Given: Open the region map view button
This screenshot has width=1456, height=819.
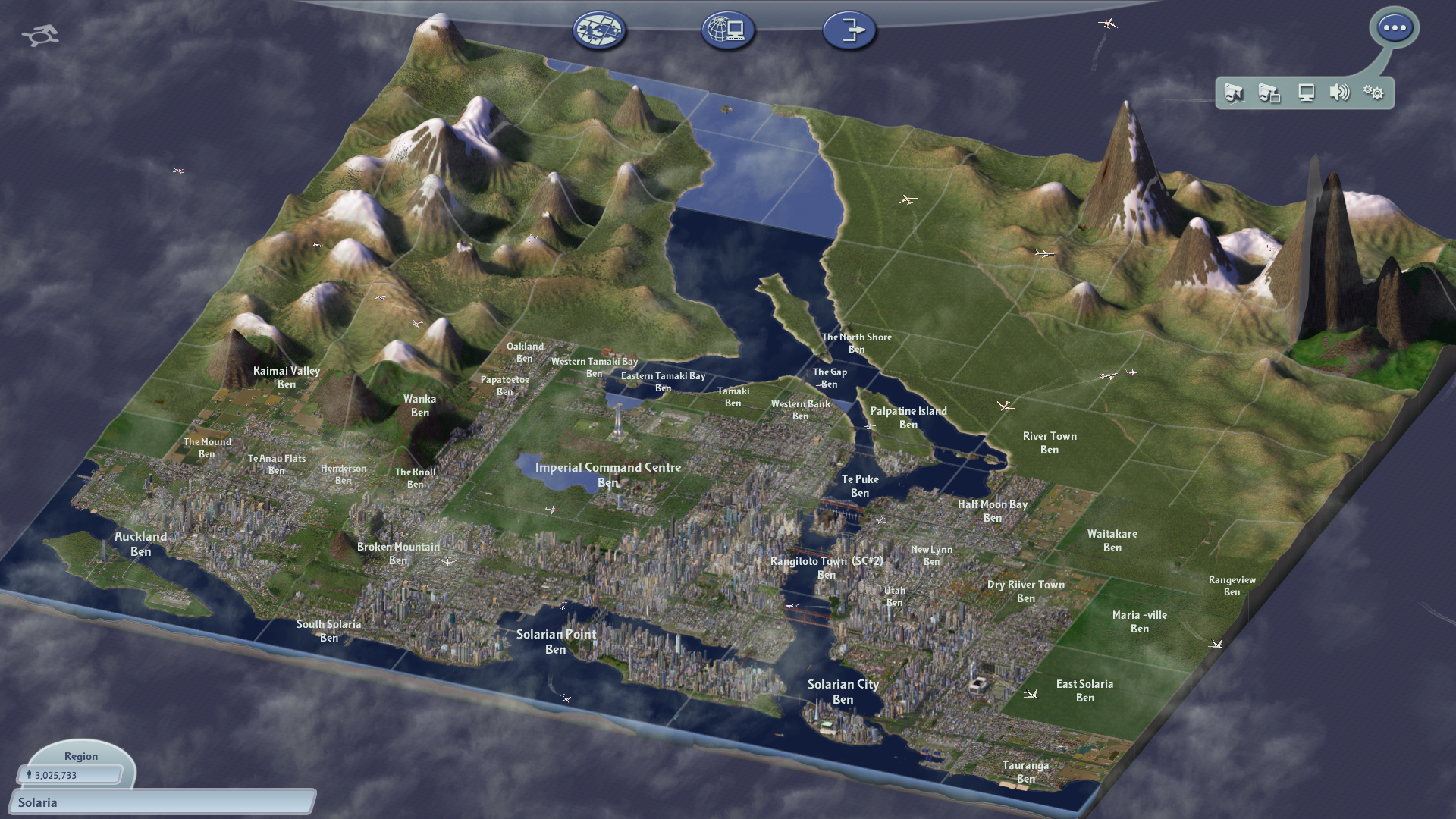Looking at the screenshot, I should (x=599, y=31).
